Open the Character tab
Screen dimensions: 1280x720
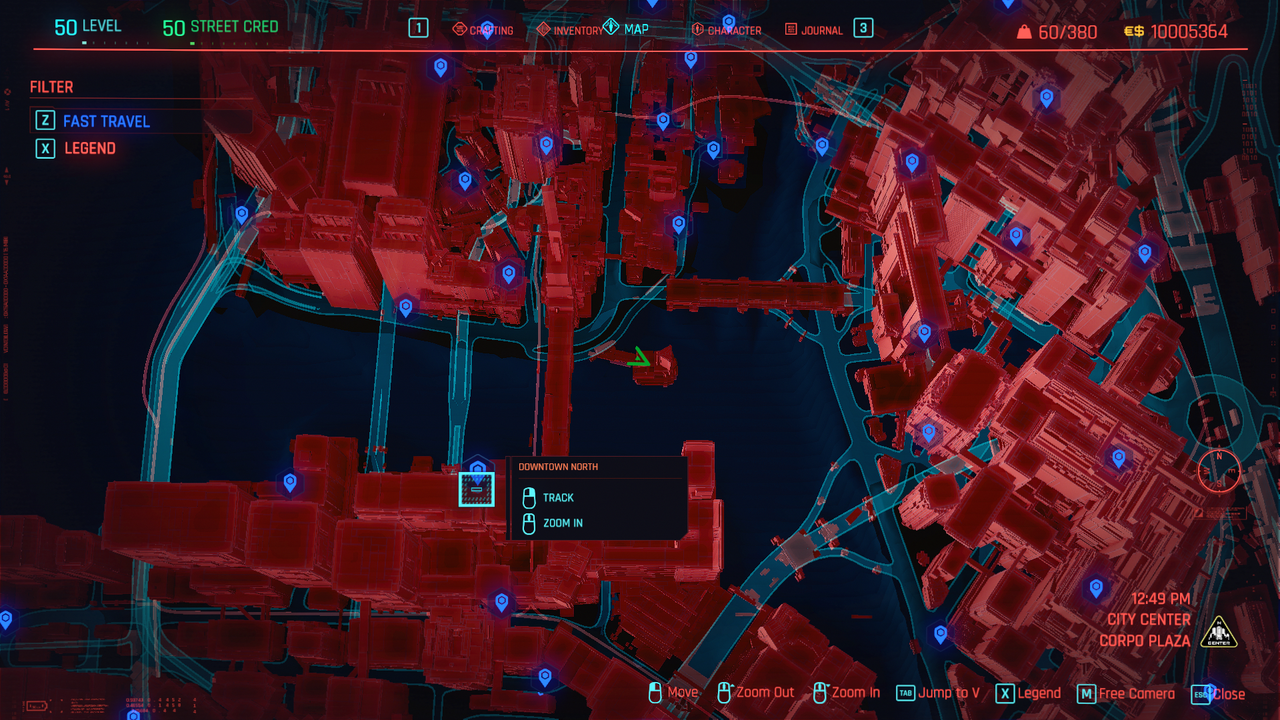coord(727,30)
